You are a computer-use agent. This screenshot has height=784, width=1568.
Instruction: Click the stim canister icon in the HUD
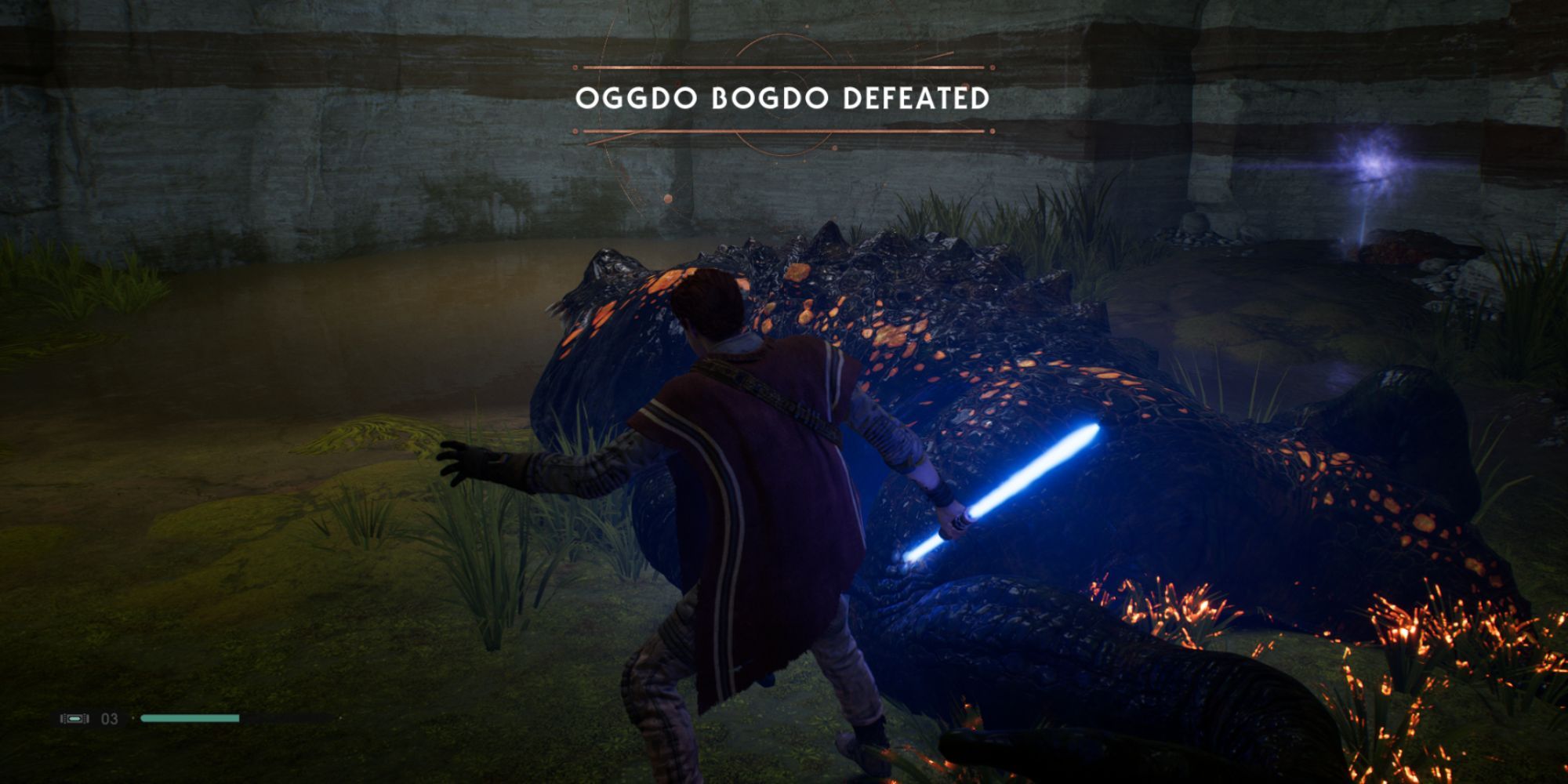(x=74, y=718)
